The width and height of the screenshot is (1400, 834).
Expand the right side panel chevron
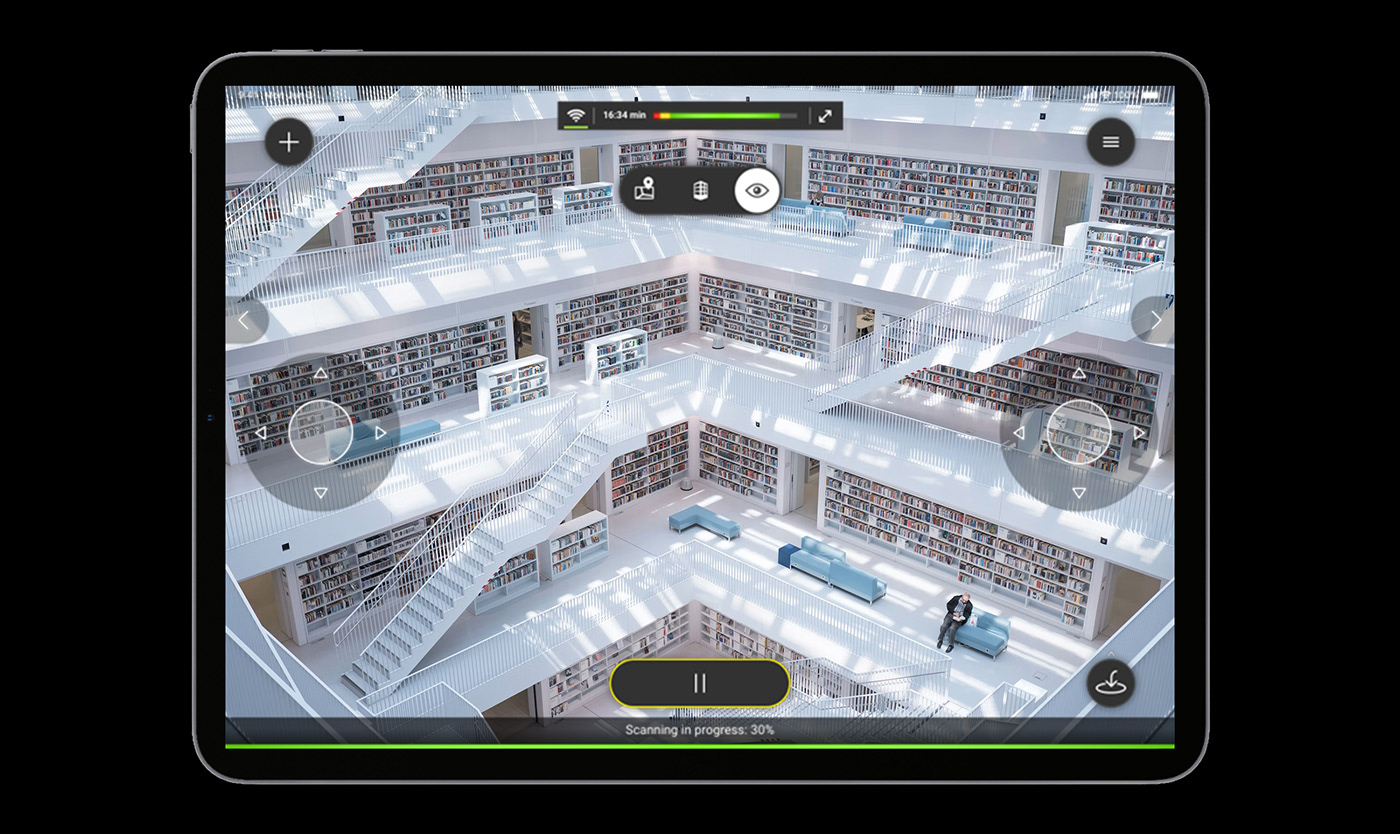1157,318
